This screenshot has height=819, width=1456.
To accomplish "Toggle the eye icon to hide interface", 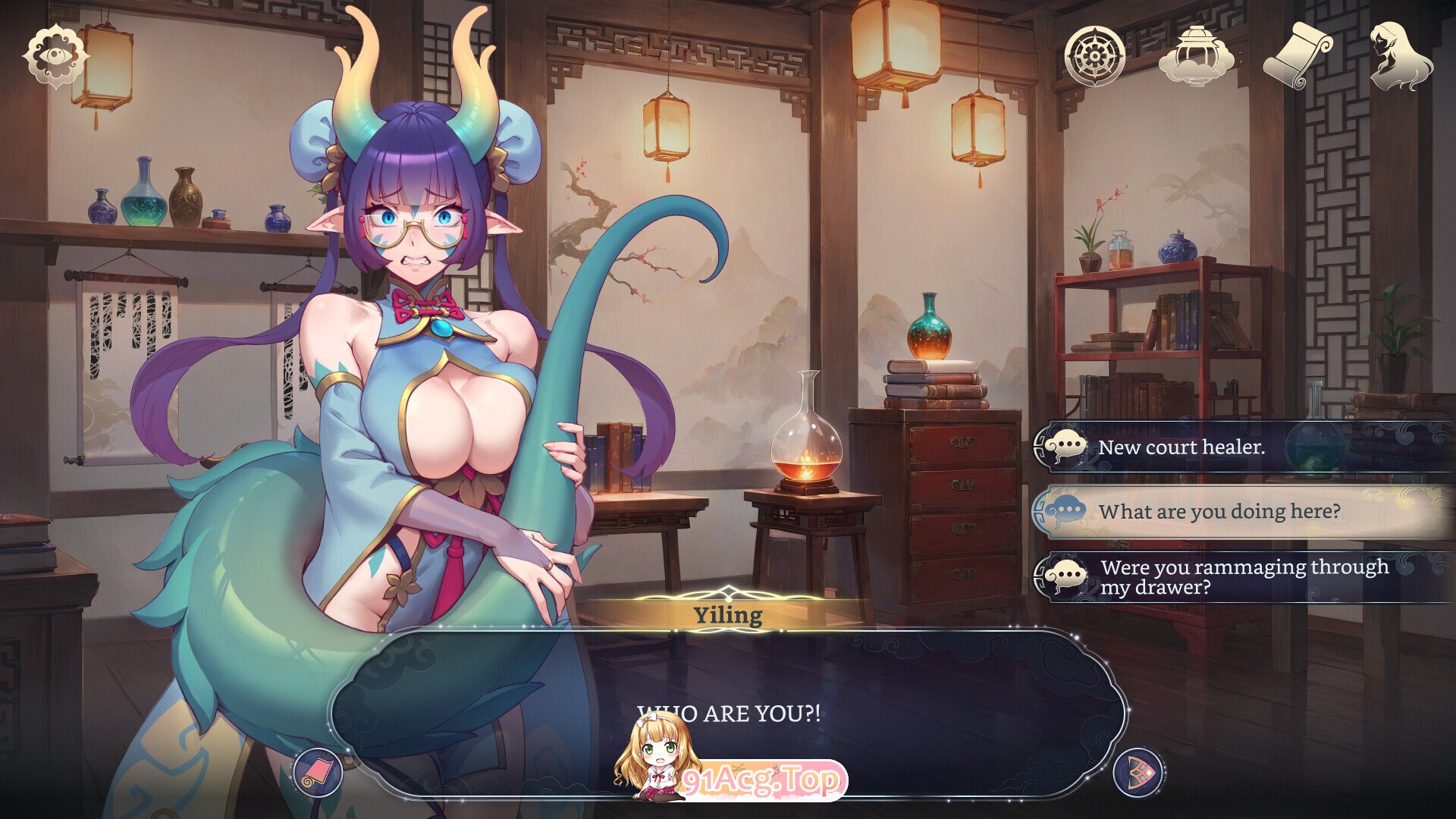I will [x=55, y=57].
